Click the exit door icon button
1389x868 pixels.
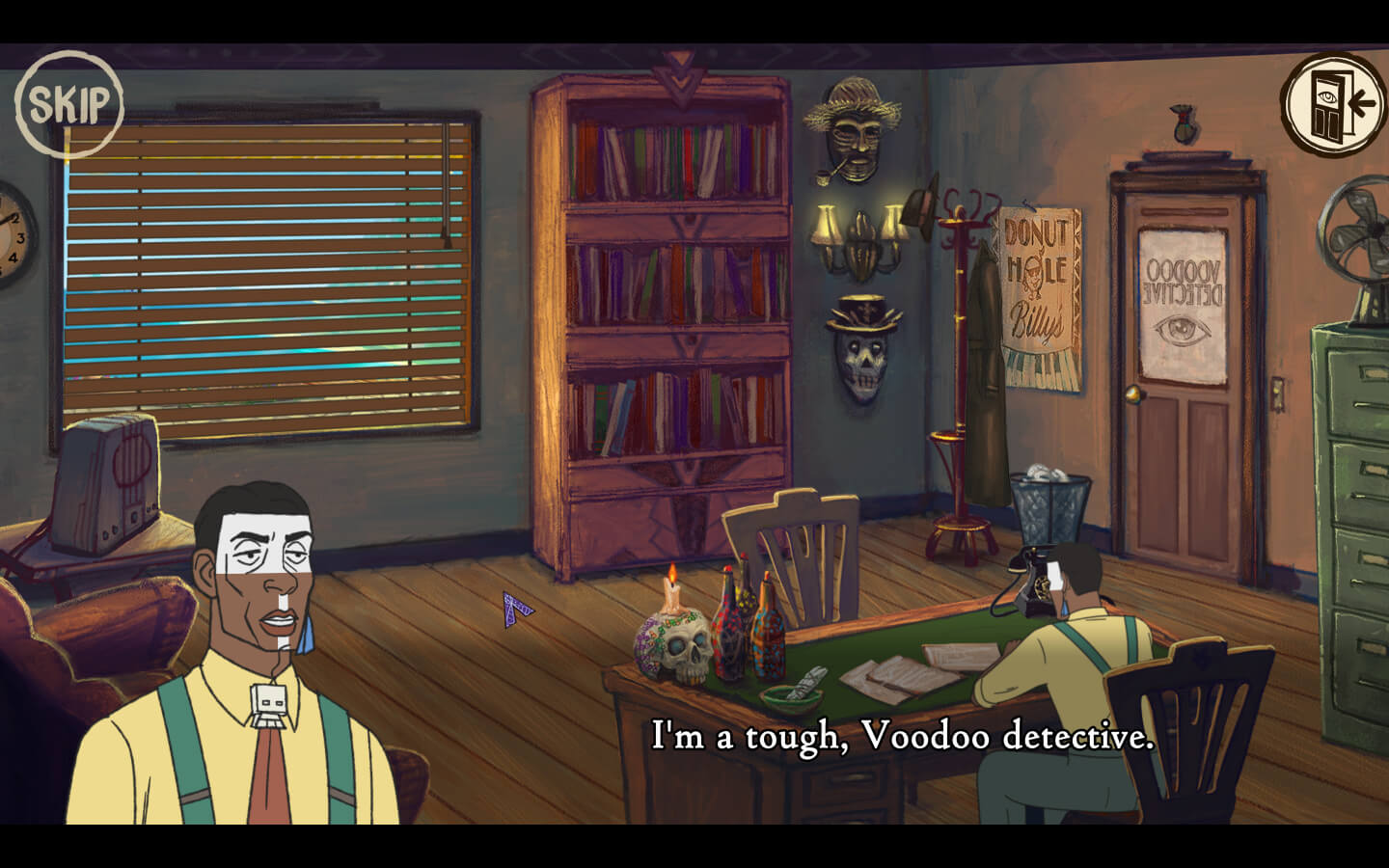1332,104
